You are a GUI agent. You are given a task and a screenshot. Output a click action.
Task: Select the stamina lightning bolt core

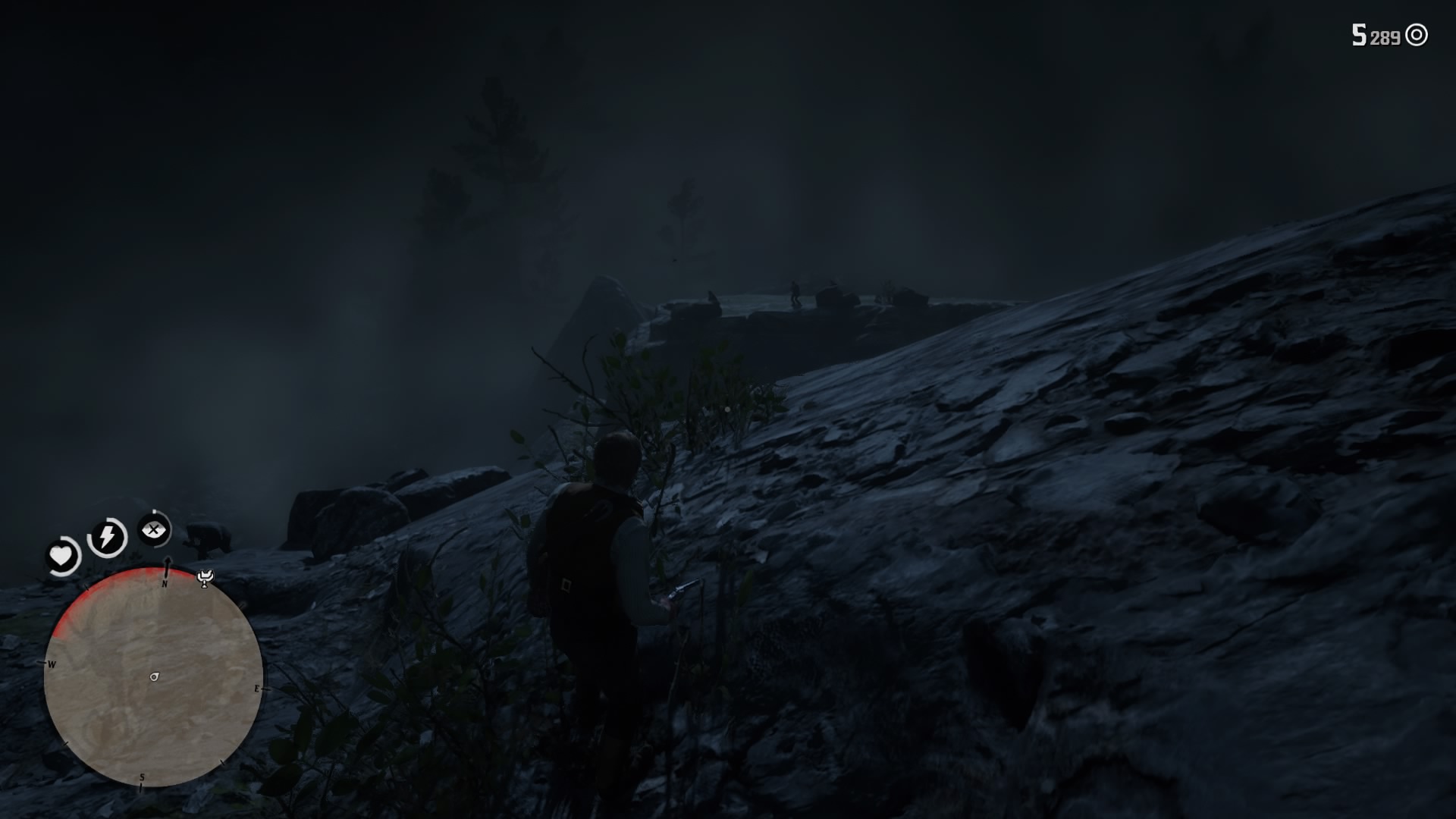coord(106,538)
